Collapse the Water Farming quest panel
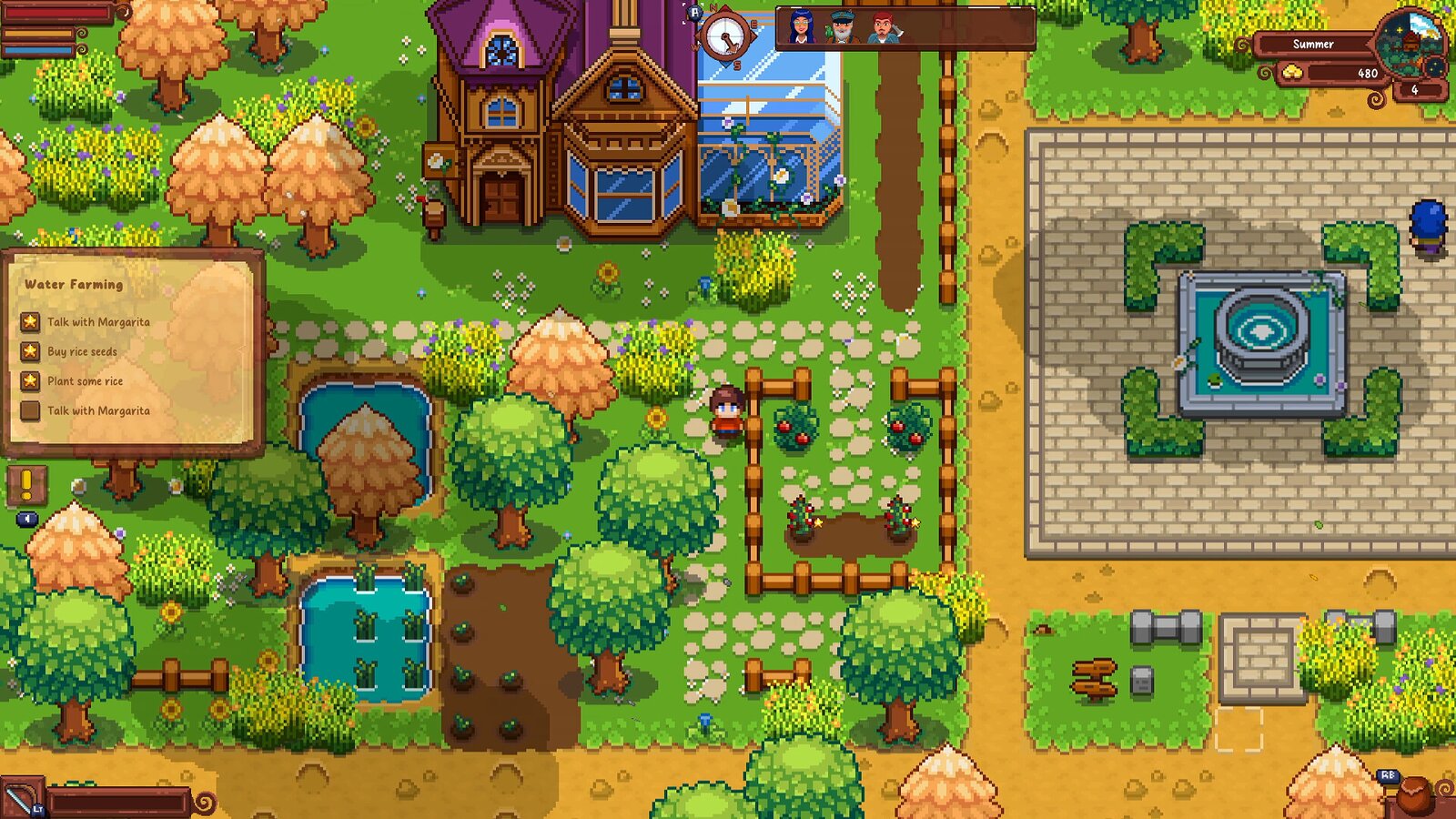The height and width of the screenshot is (819, 1456). [73, 283]
